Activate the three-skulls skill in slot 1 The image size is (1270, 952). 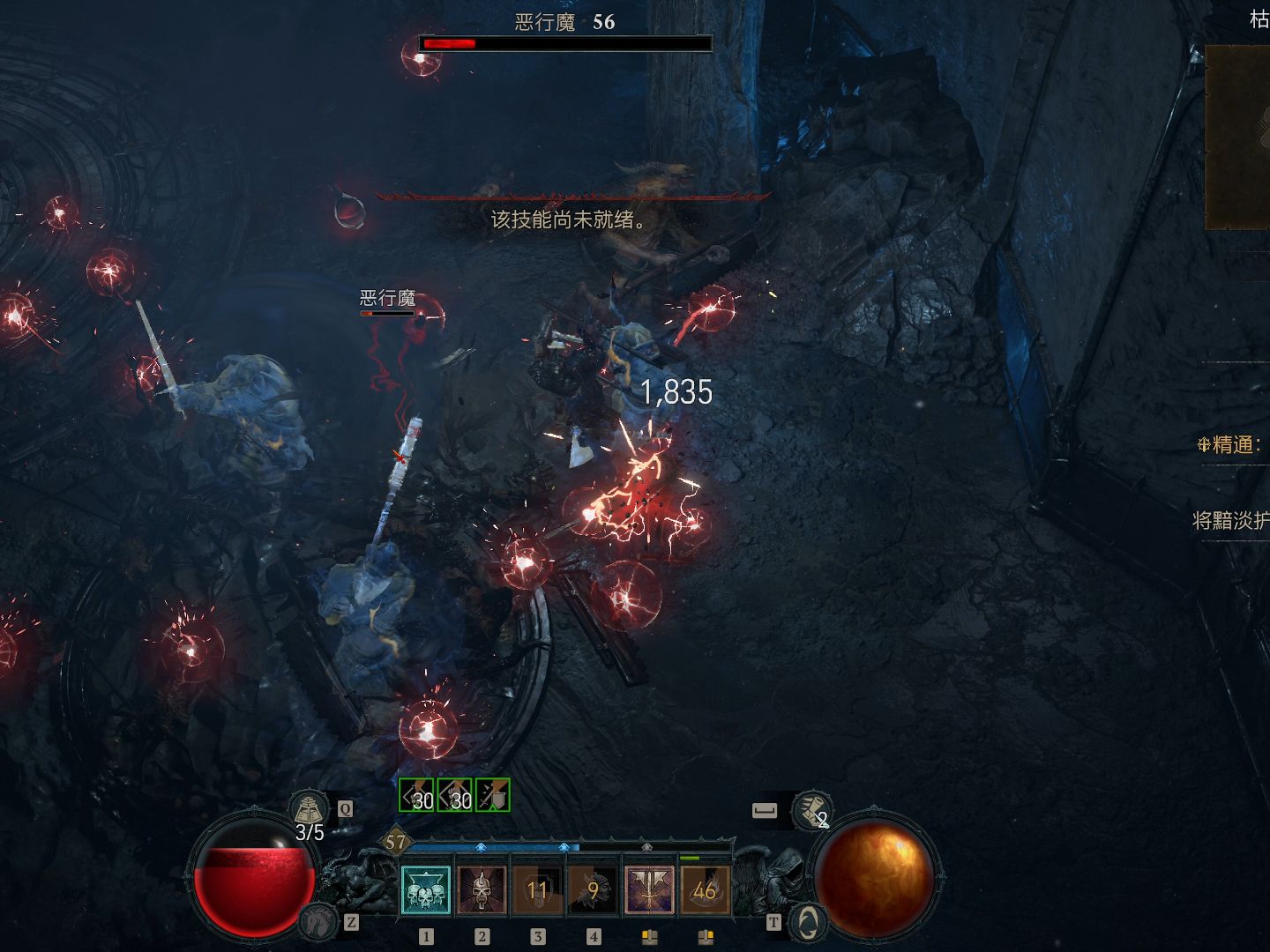tap(426, 889)
